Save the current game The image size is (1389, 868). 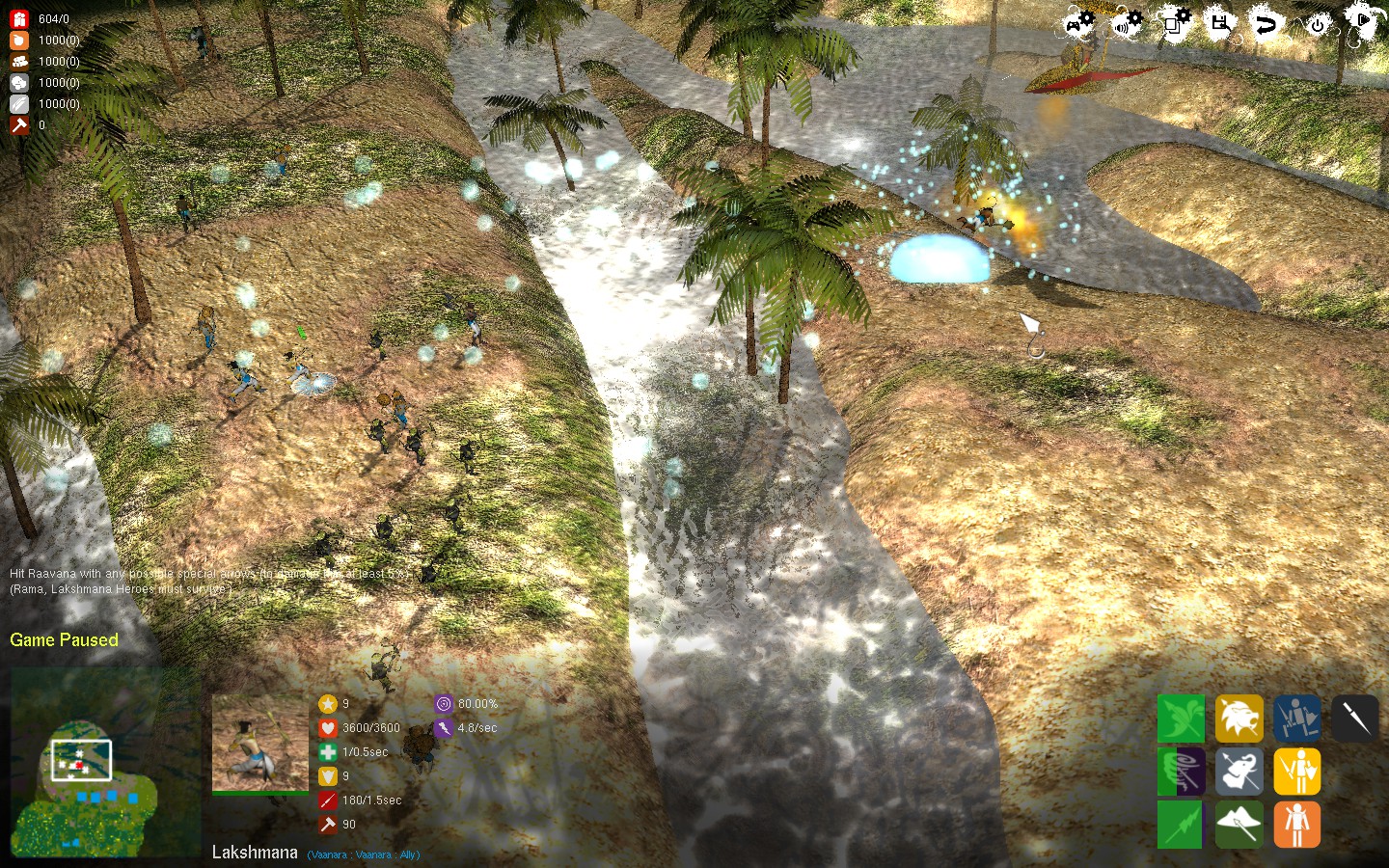coord(1219,21)
